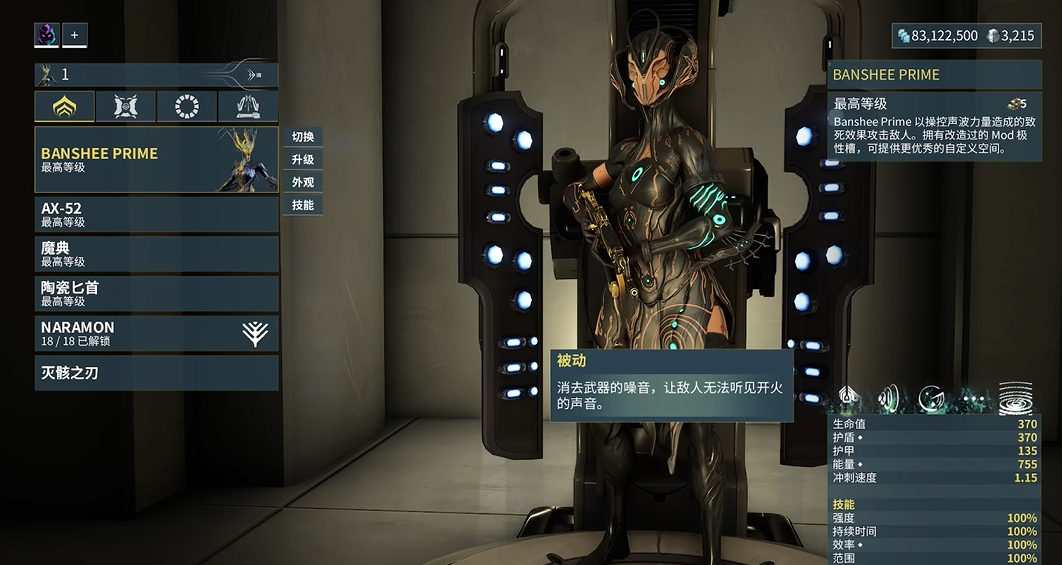Show the Sonic Boom ability icon details

[889, 398]
